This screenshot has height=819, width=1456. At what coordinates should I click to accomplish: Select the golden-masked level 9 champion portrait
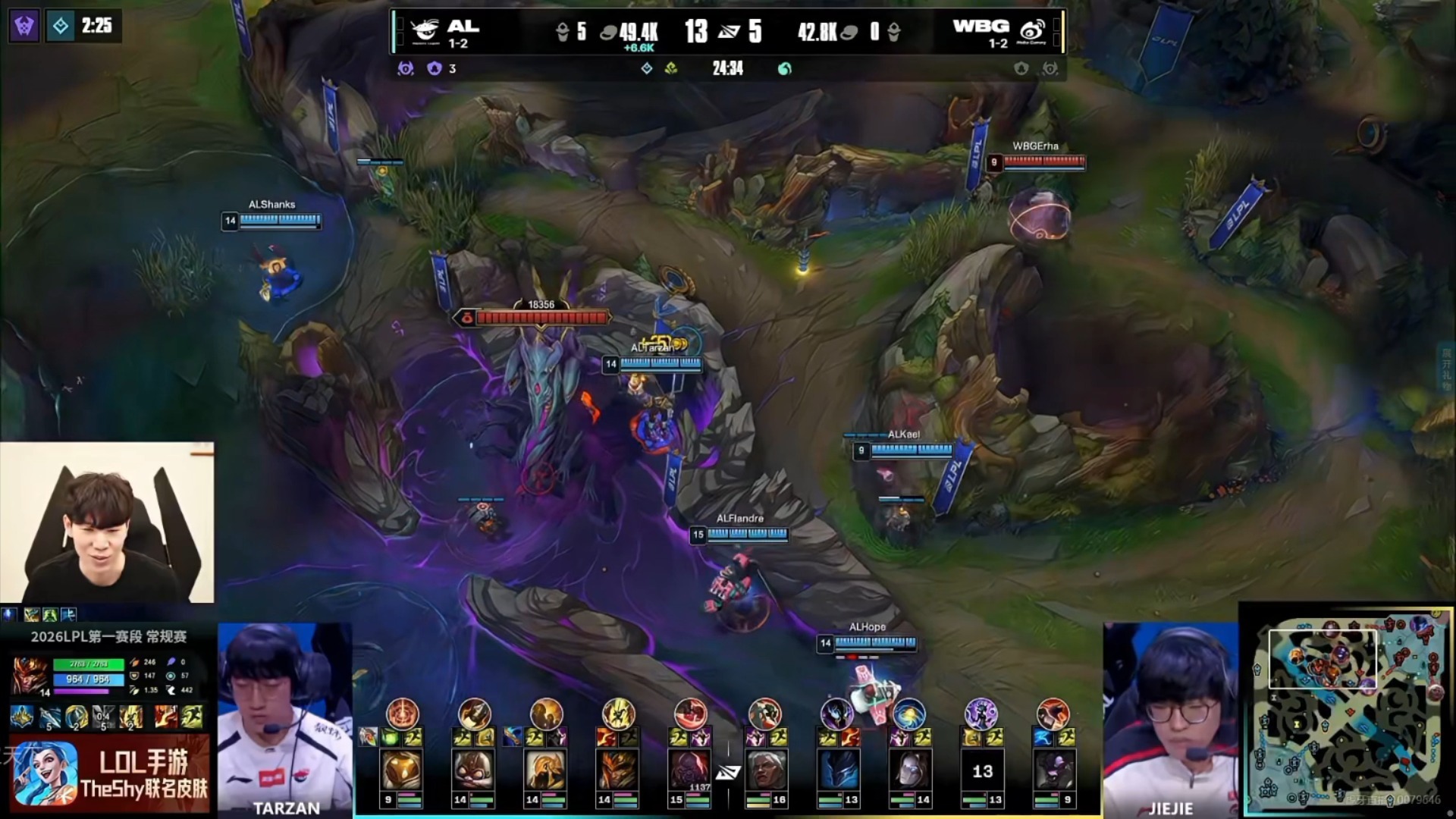coord(401,770)
